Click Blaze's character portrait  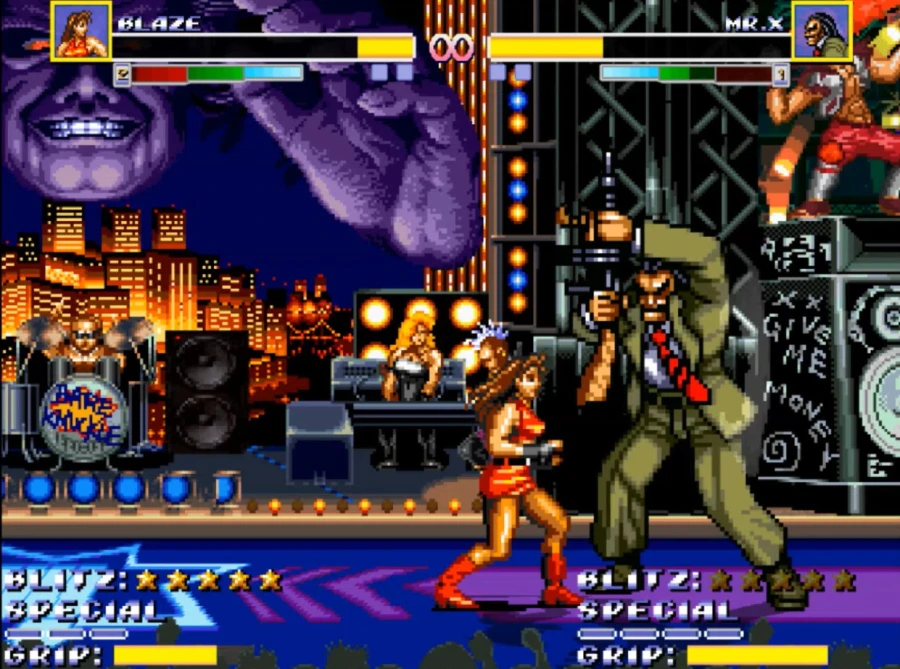point(81,31)
